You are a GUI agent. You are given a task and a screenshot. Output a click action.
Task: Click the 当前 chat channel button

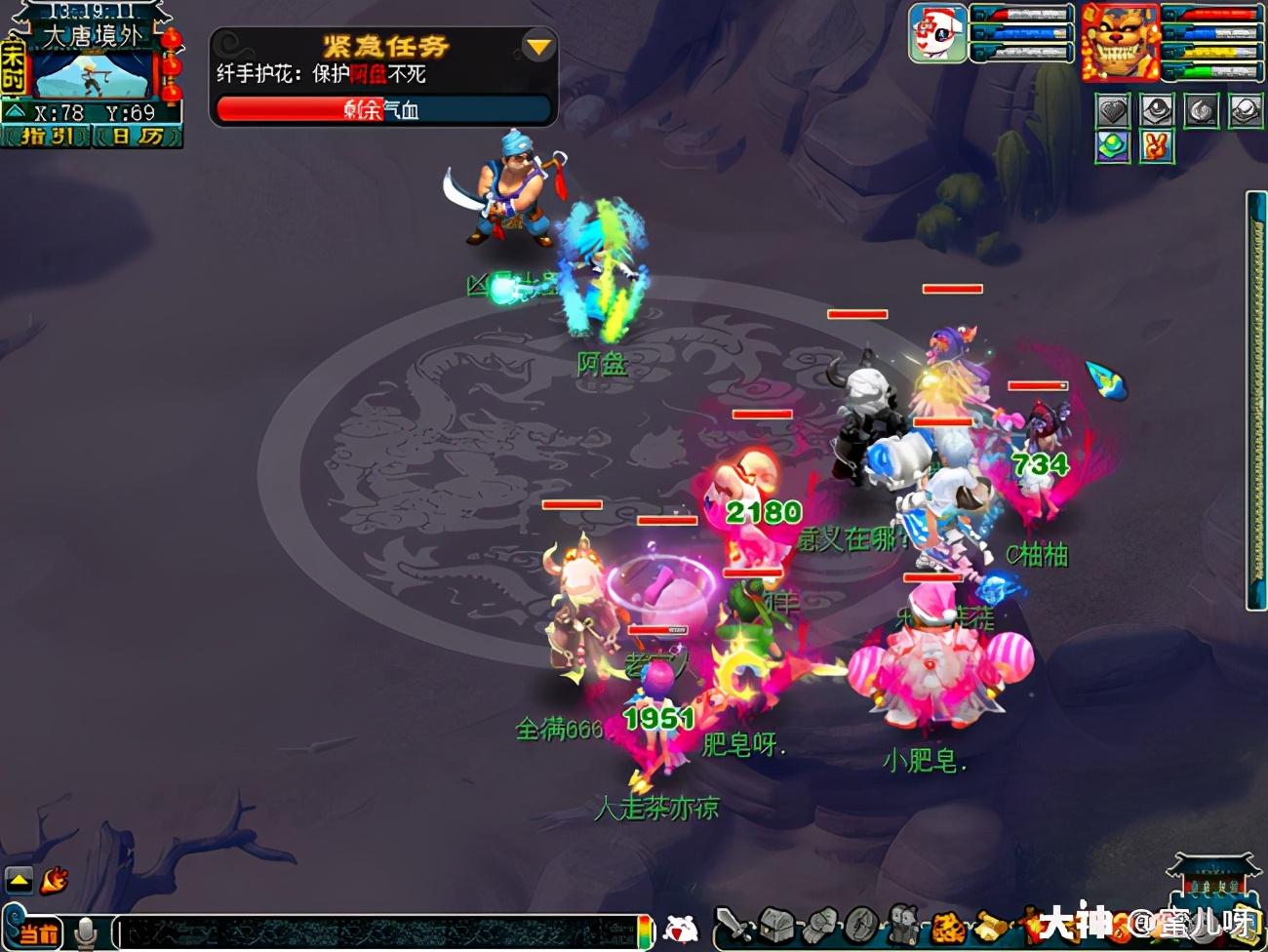[37, 932]
